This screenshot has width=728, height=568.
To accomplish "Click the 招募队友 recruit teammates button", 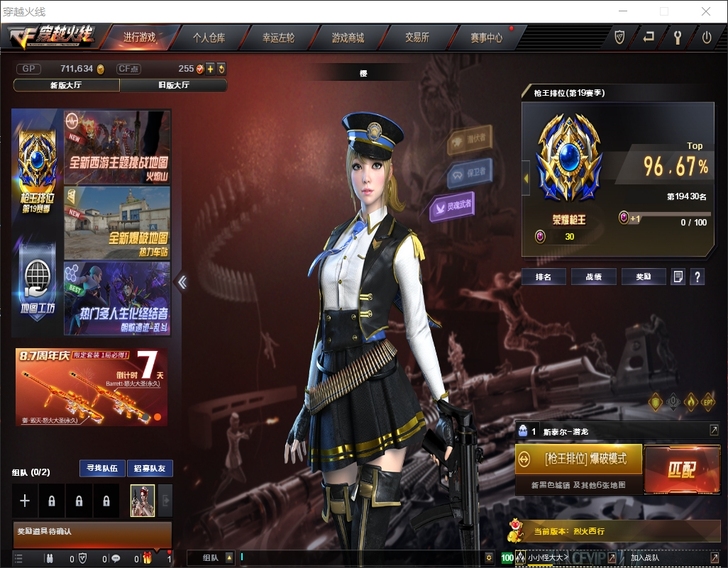I will click(151, 468).
